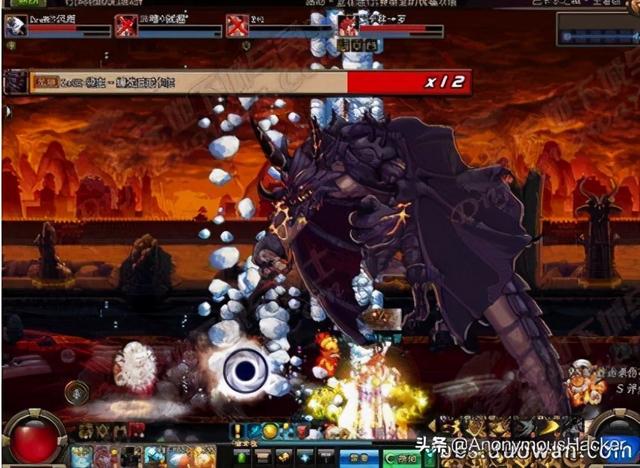640x468 pixels.
Task: Click the boss portrait on the health bar
Action: click(16, 82)
